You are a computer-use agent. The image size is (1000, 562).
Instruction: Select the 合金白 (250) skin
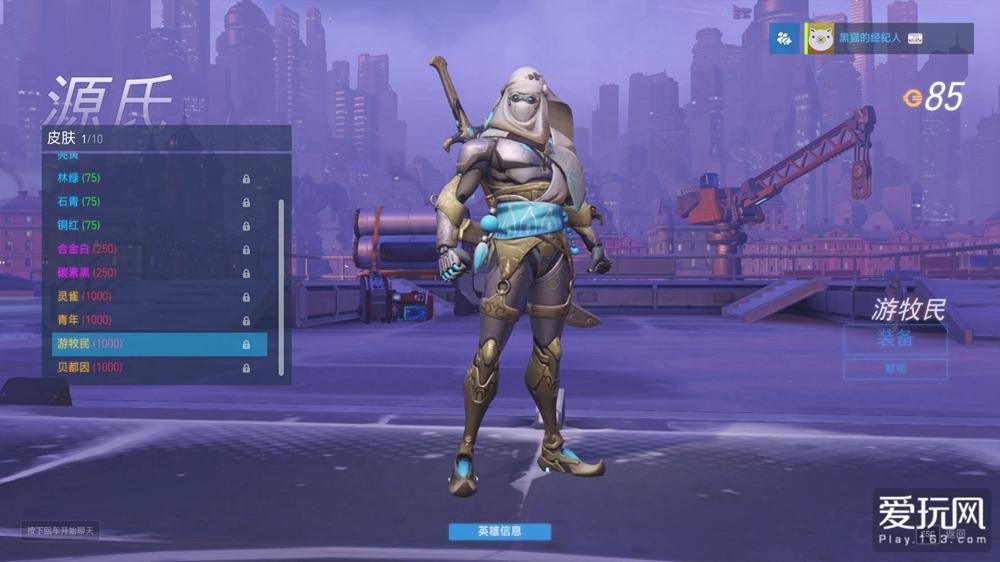[x=150, y=249]
